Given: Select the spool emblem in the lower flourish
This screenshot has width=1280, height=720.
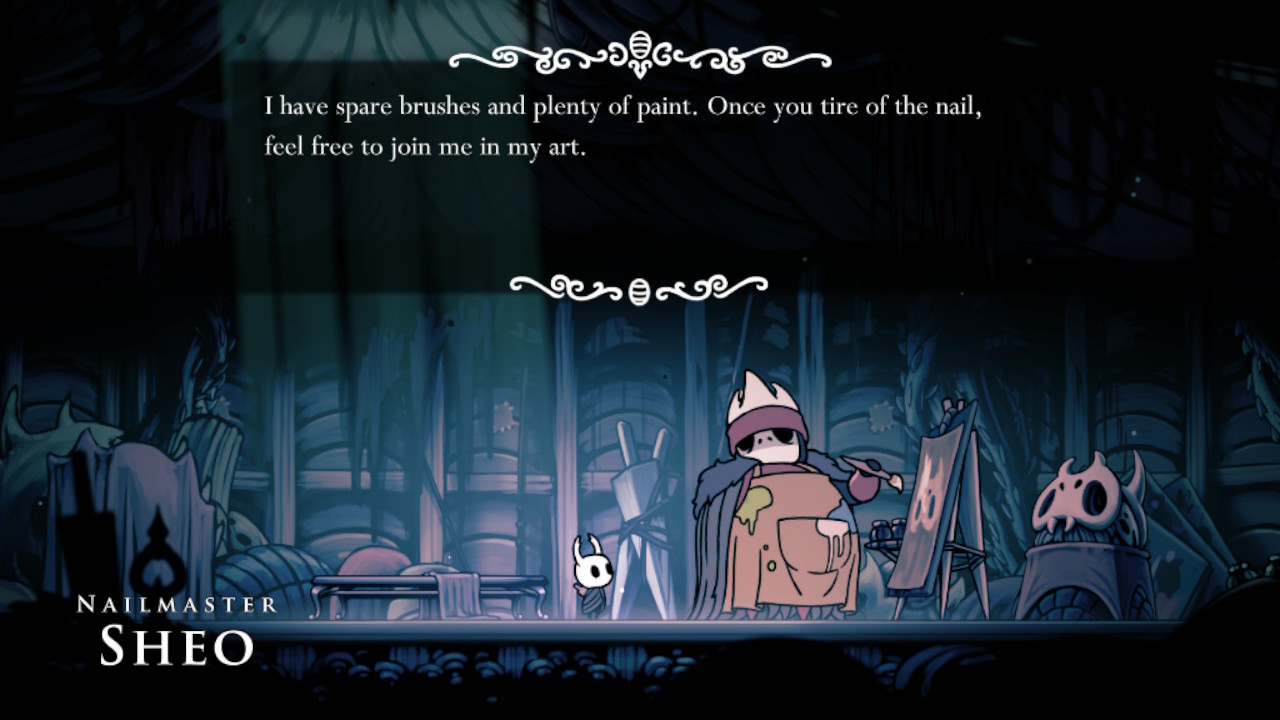Looking at the screenshot, I should [637, 290].
